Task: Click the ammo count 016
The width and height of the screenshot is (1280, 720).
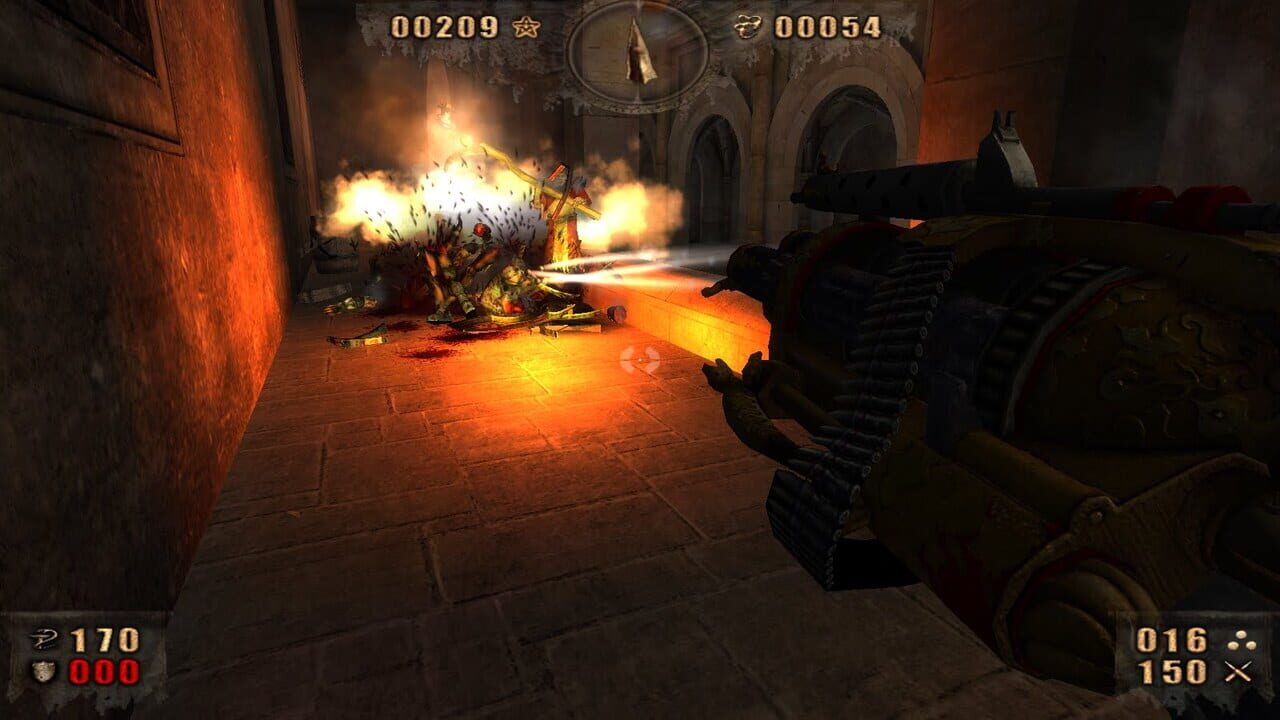Action: (1170, 638)
